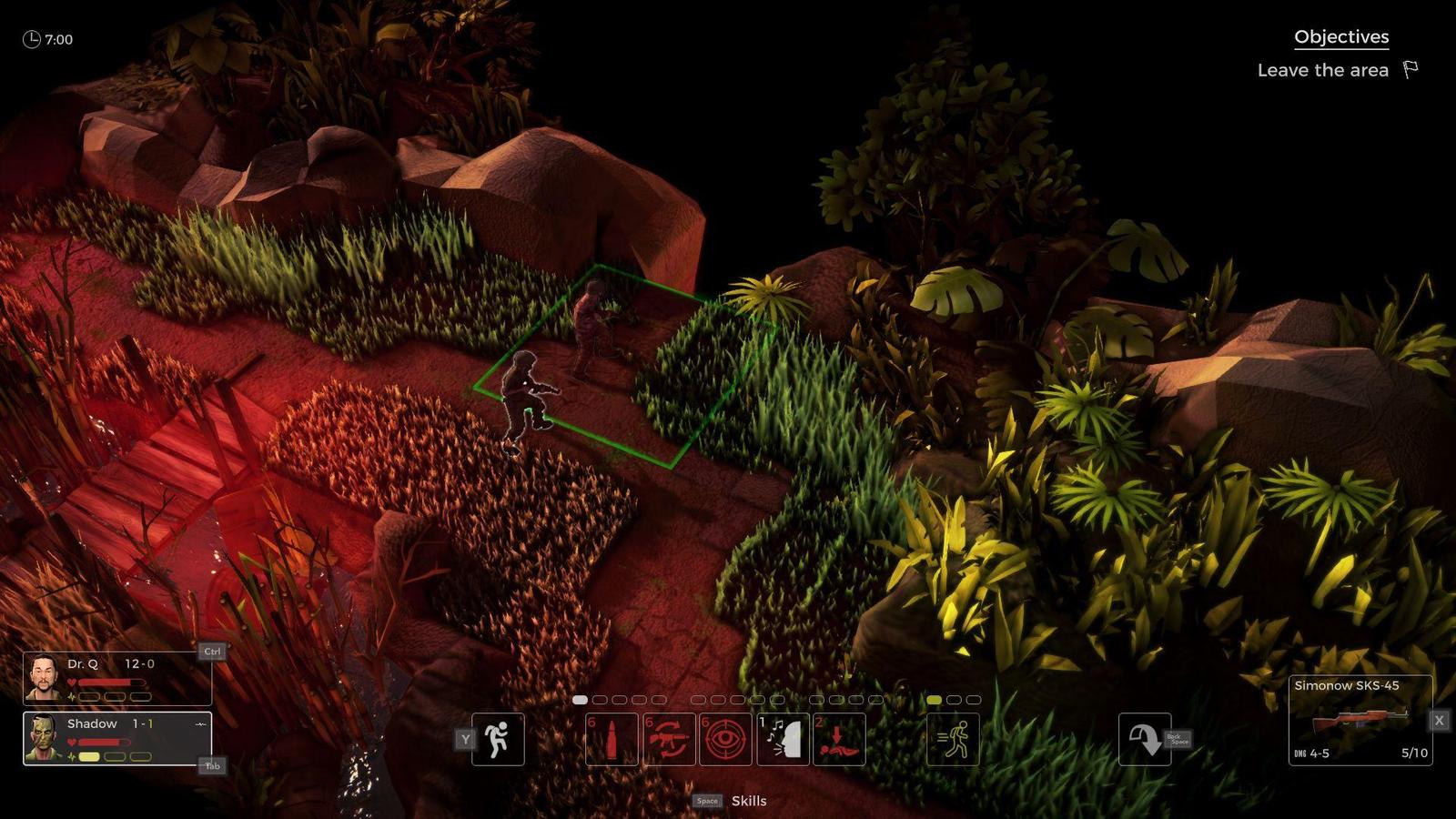This screenshot has height=819, width=1456.
Task: Click the Leave the area objective
Action: coord(1324,70)
